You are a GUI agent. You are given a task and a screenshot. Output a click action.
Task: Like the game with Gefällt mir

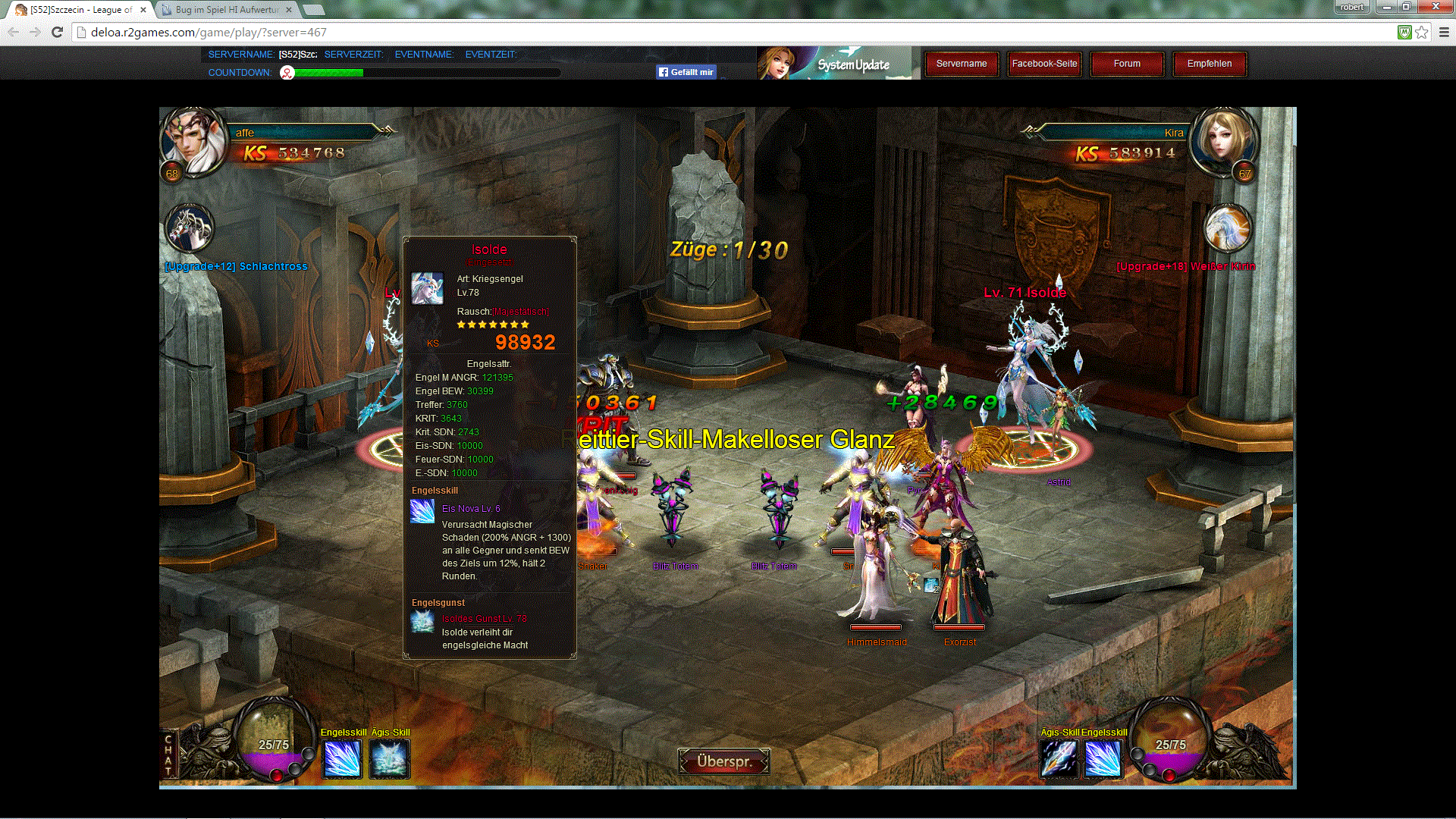(x=686, y=72)
